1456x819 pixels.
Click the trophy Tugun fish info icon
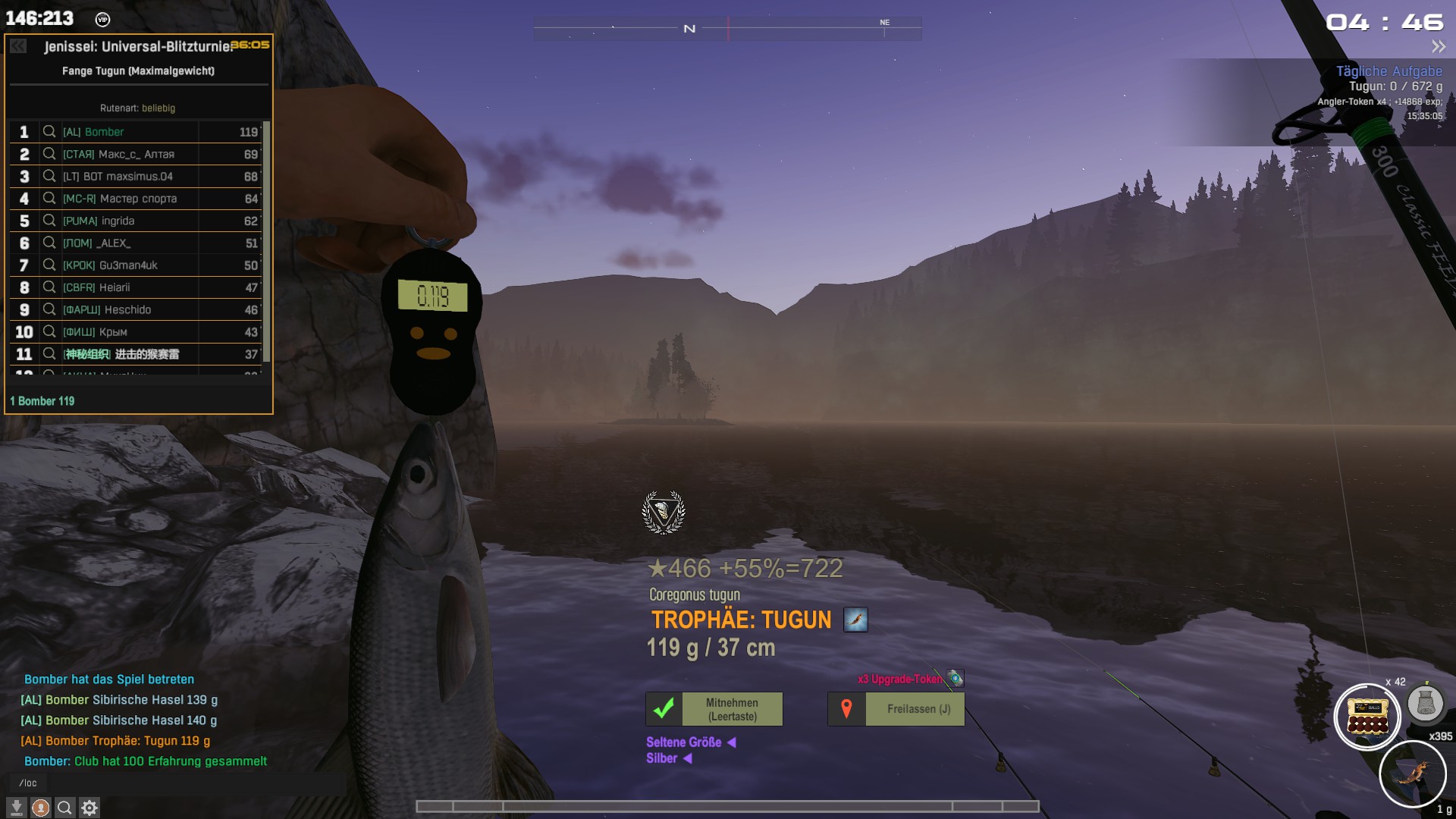pyautogui.click(x=855, y=620)
